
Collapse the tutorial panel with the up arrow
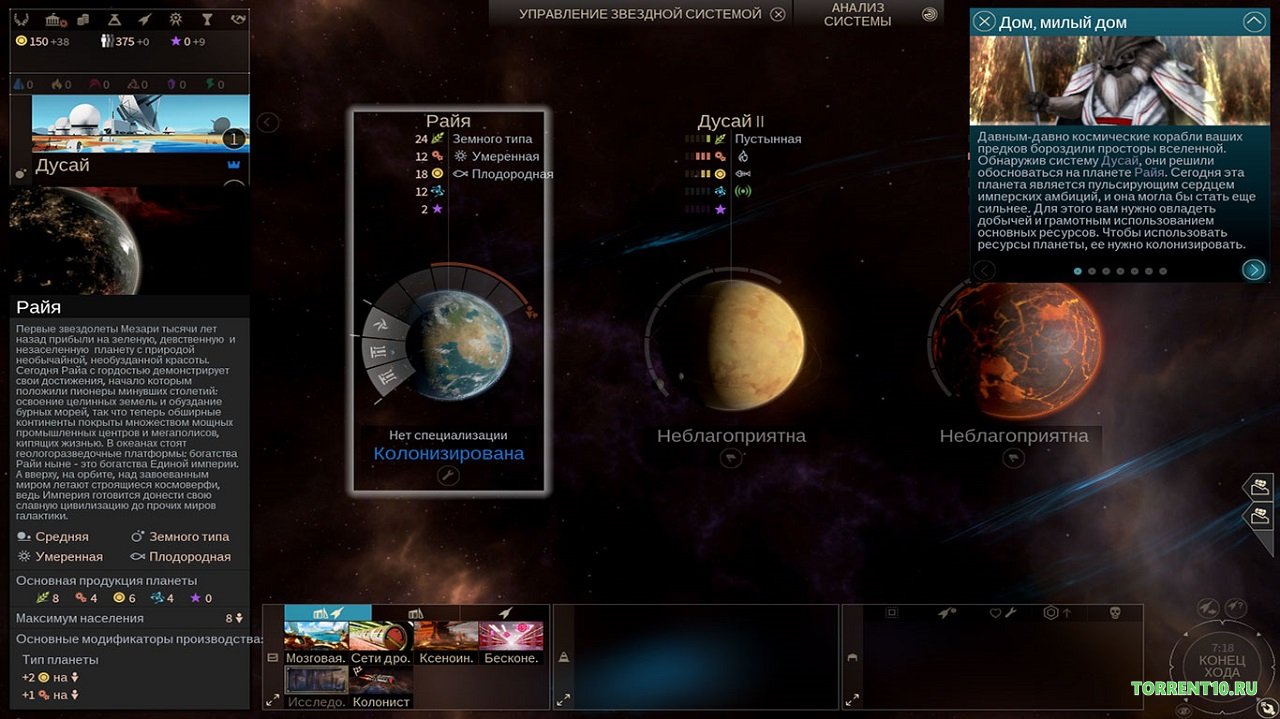1254,22
